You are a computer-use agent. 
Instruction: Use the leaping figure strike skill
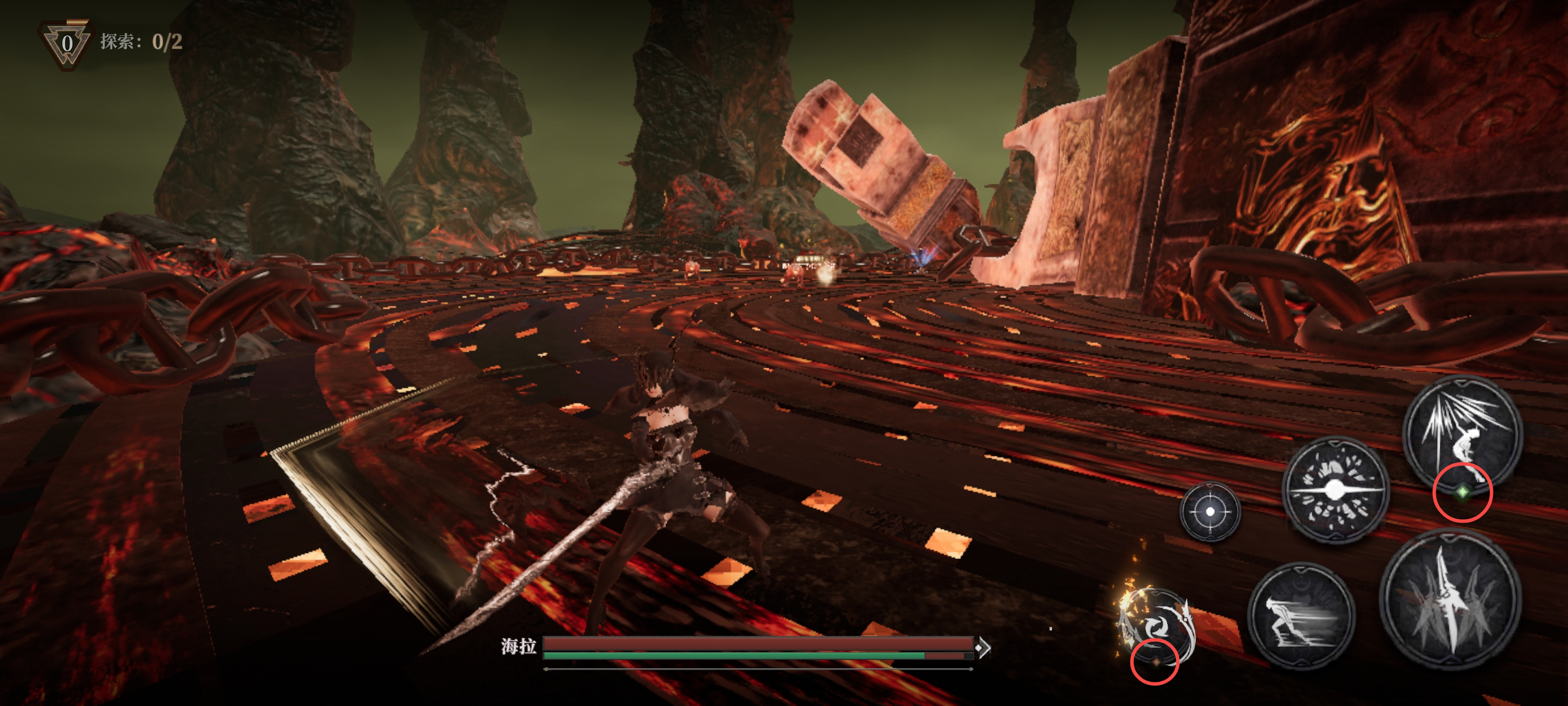(x=1463, y=434)
